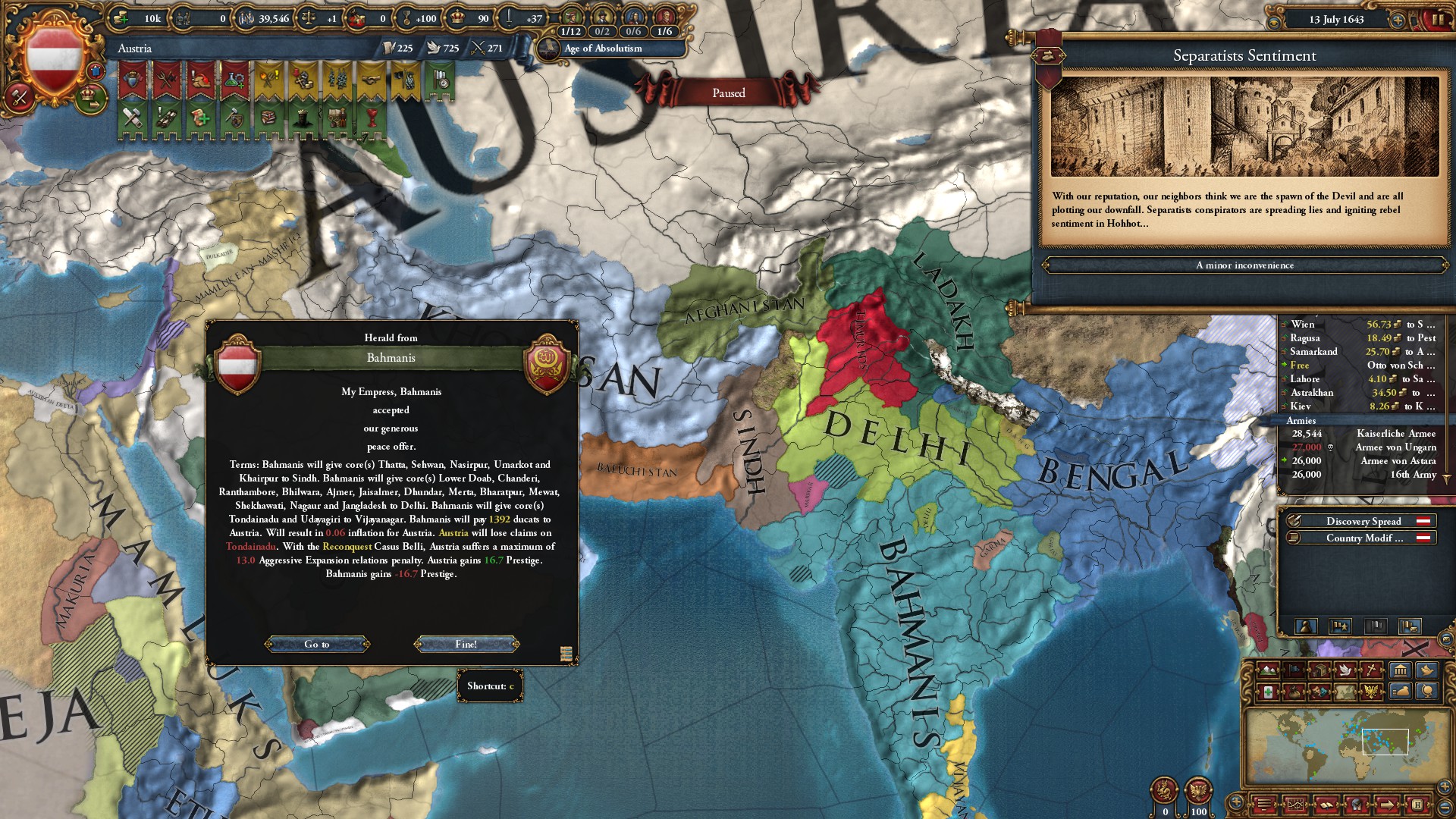Click the crown government button beside shield

pos(89,97)
